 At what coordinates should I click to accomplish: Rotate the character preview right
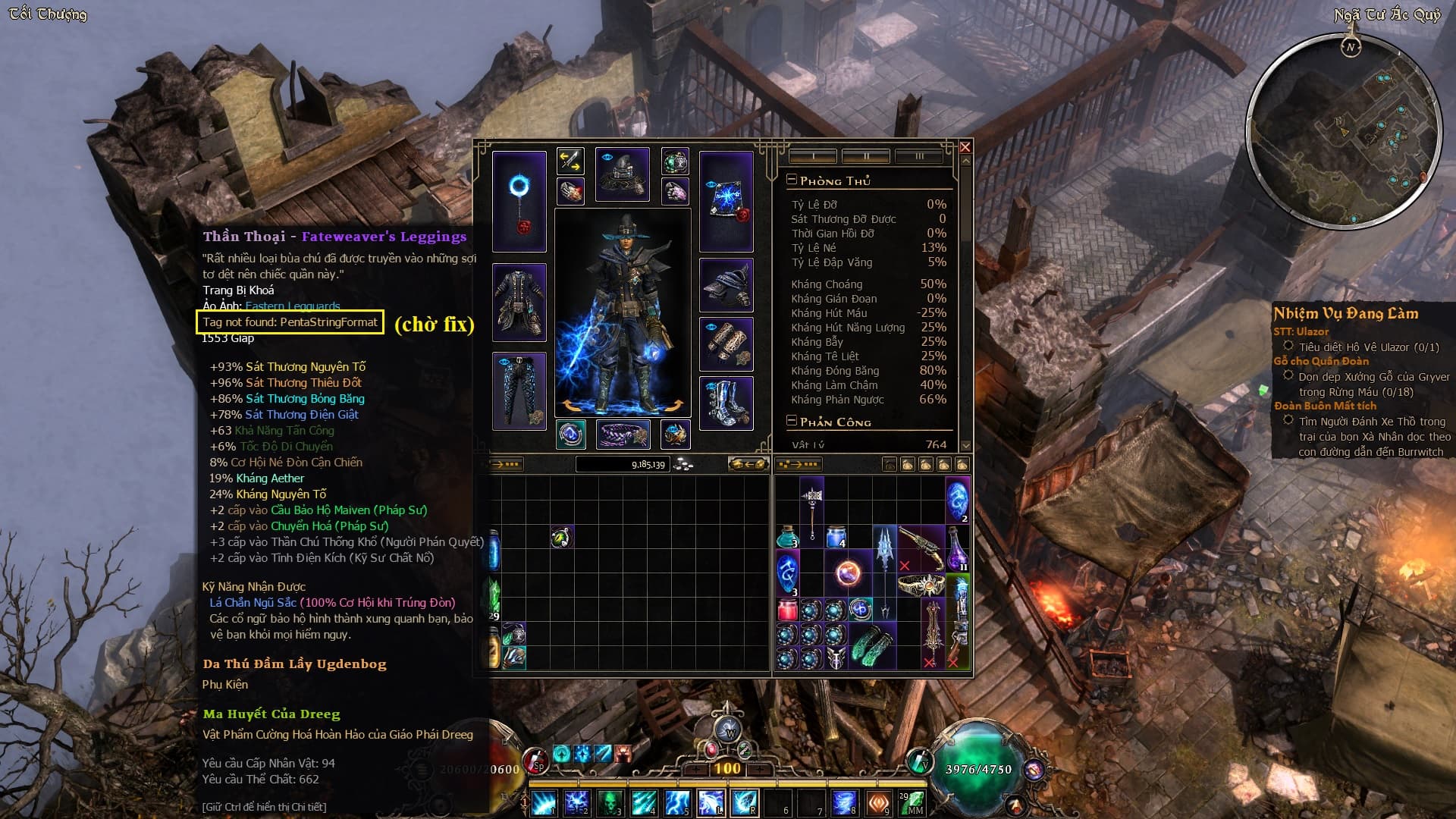pyautogui.click(x=673, y=406)
